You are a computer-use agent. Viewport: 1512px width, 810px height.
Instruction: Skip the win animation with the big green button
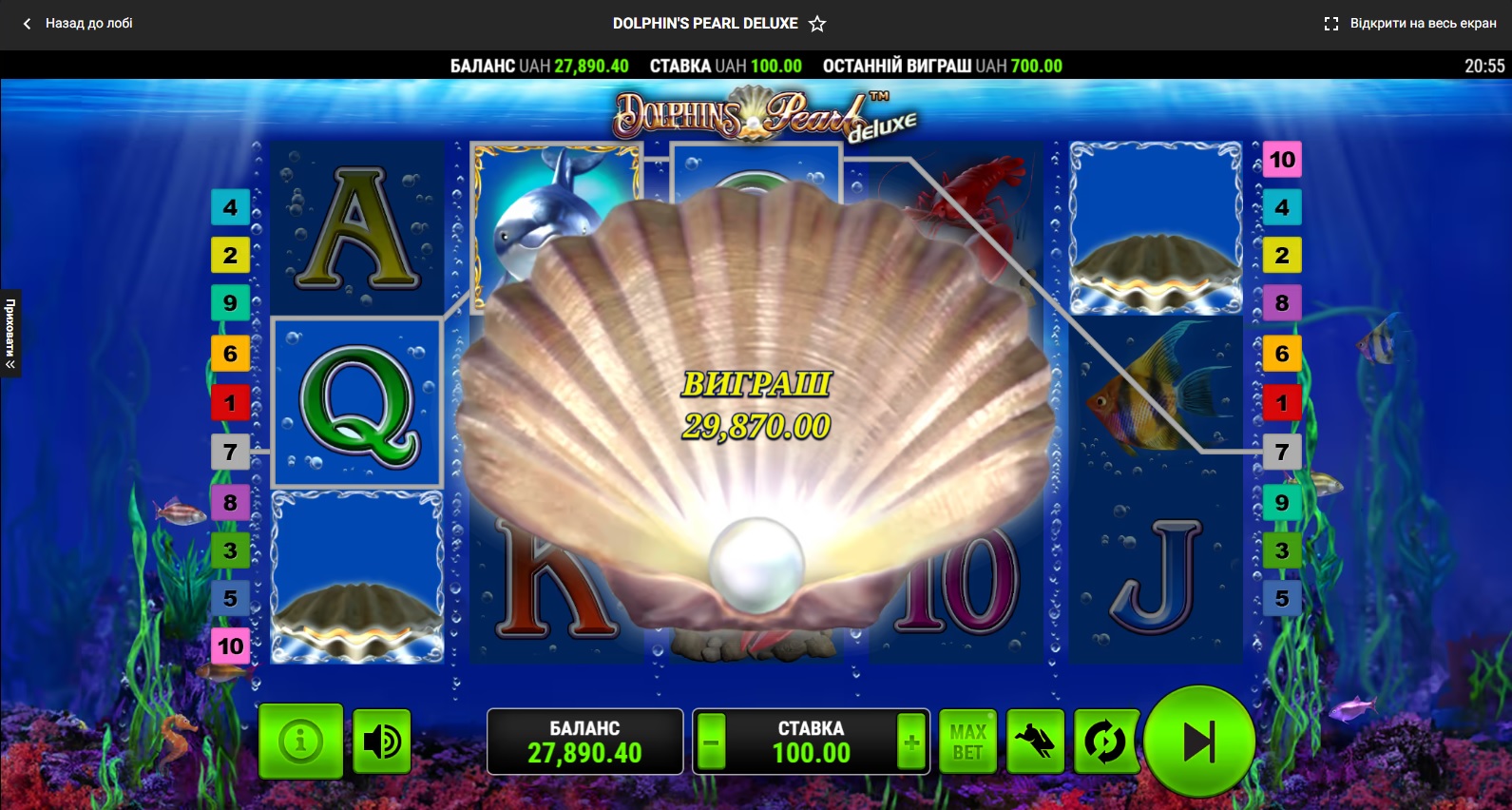click(1199, 742)
